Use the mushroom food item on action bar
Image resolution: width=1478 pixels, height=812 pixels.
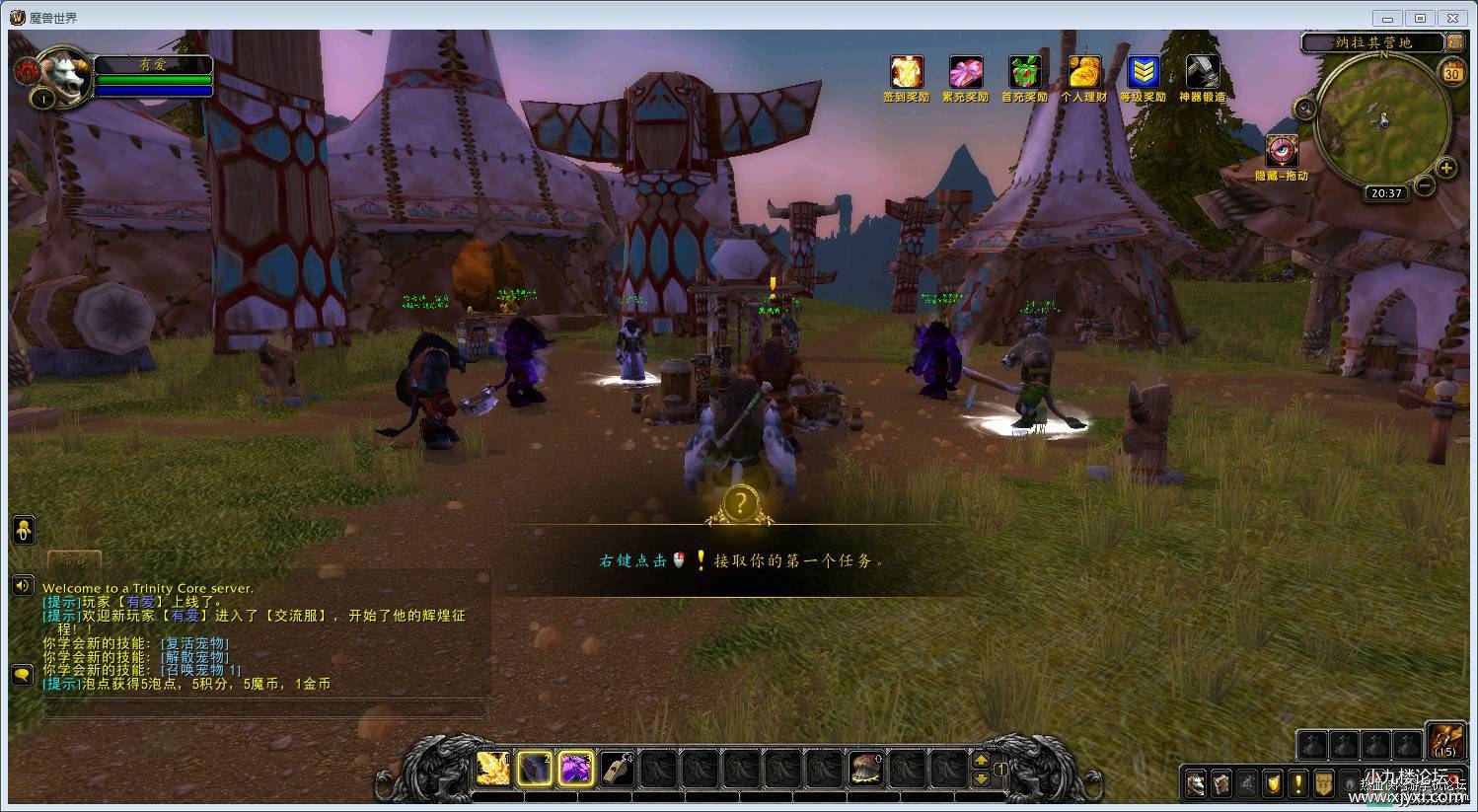(x=866, y=769)
